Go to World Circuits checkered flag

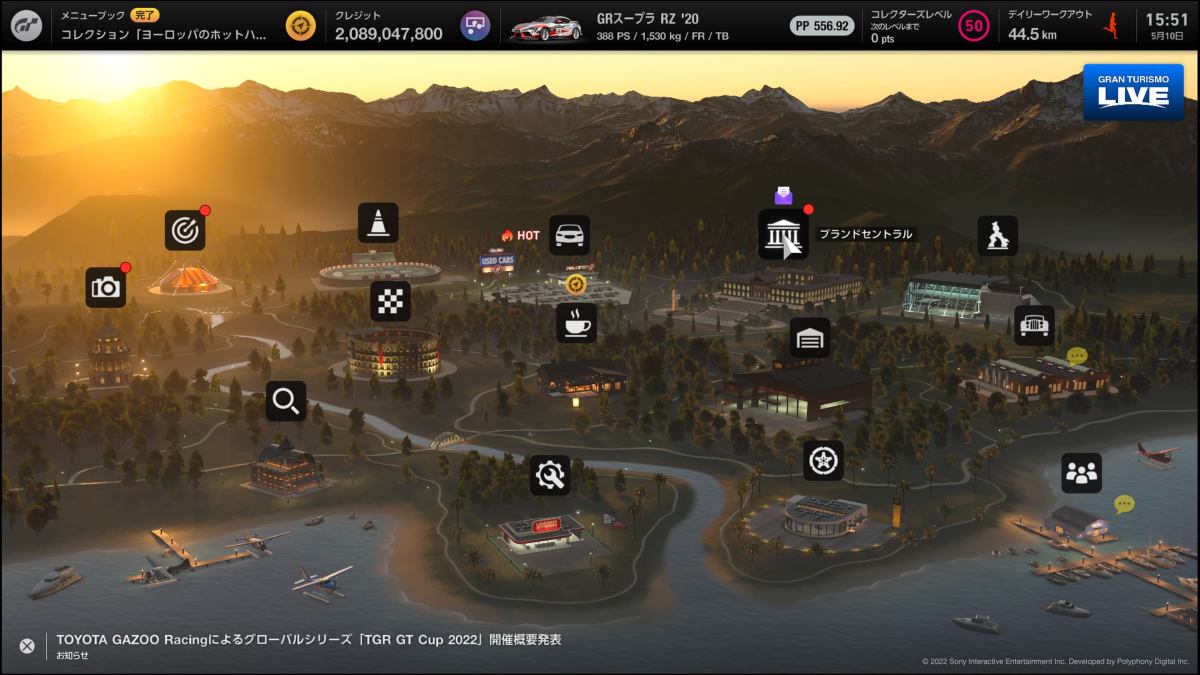tap(390, 301)
